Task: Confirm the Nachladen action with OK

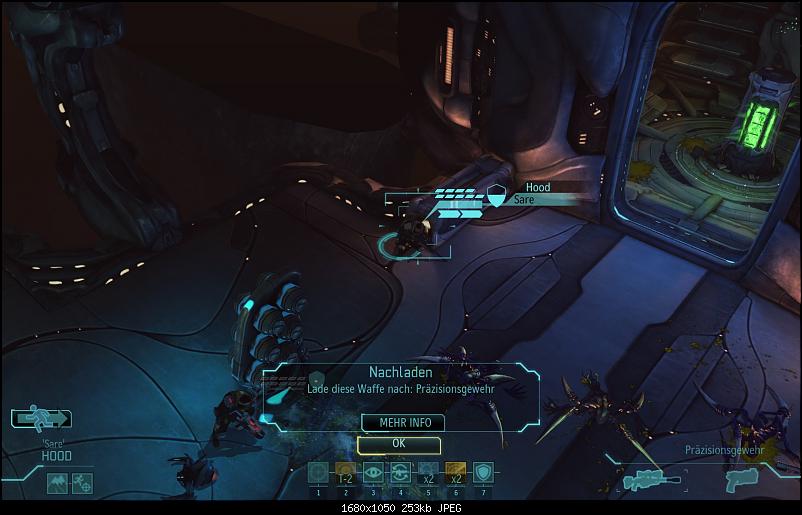Action: [x=398, y=443]
